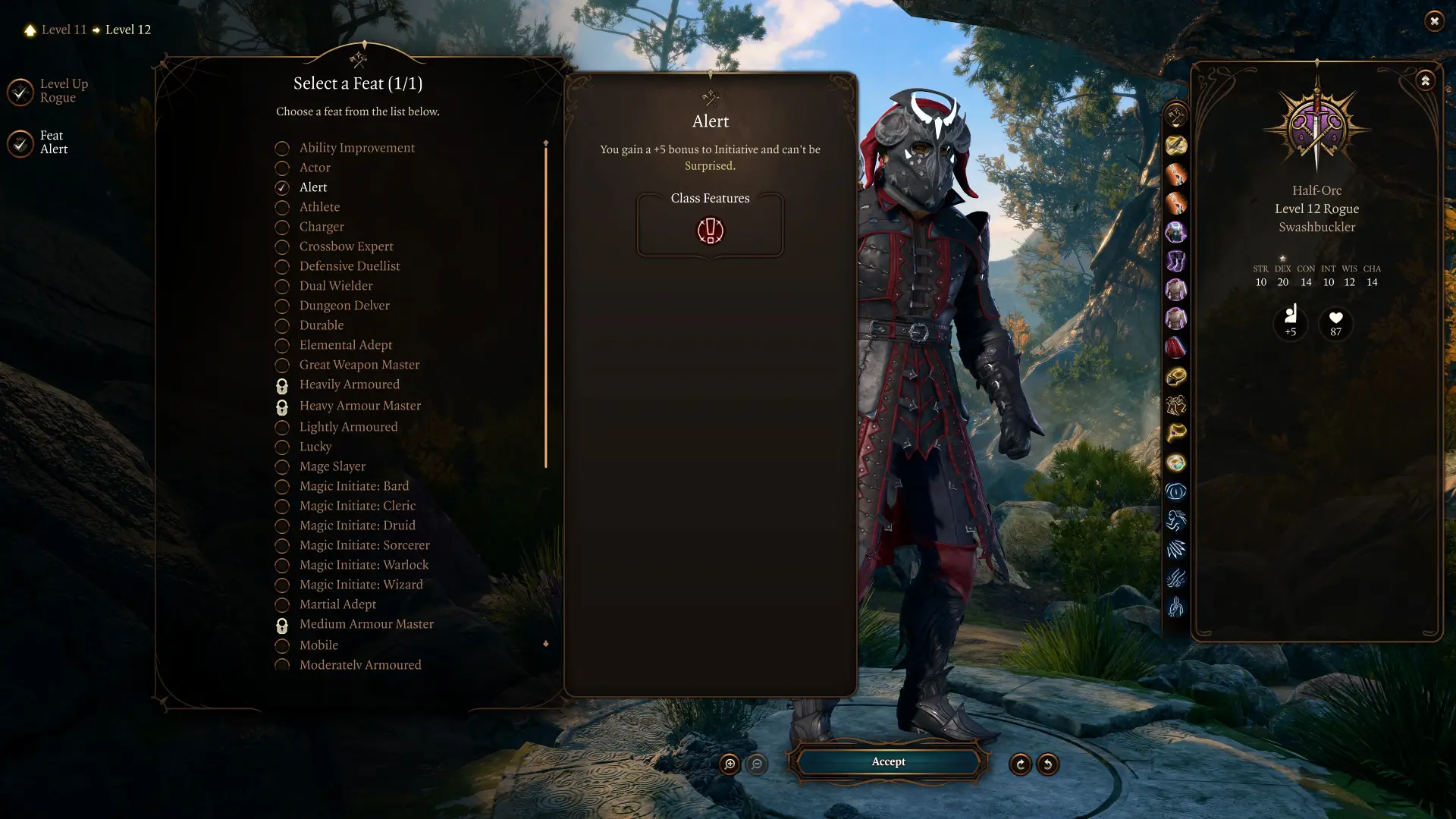Choose the Mage Slayer feat
The width and height of the screenshot is (1456, 819).
[331, 466]
